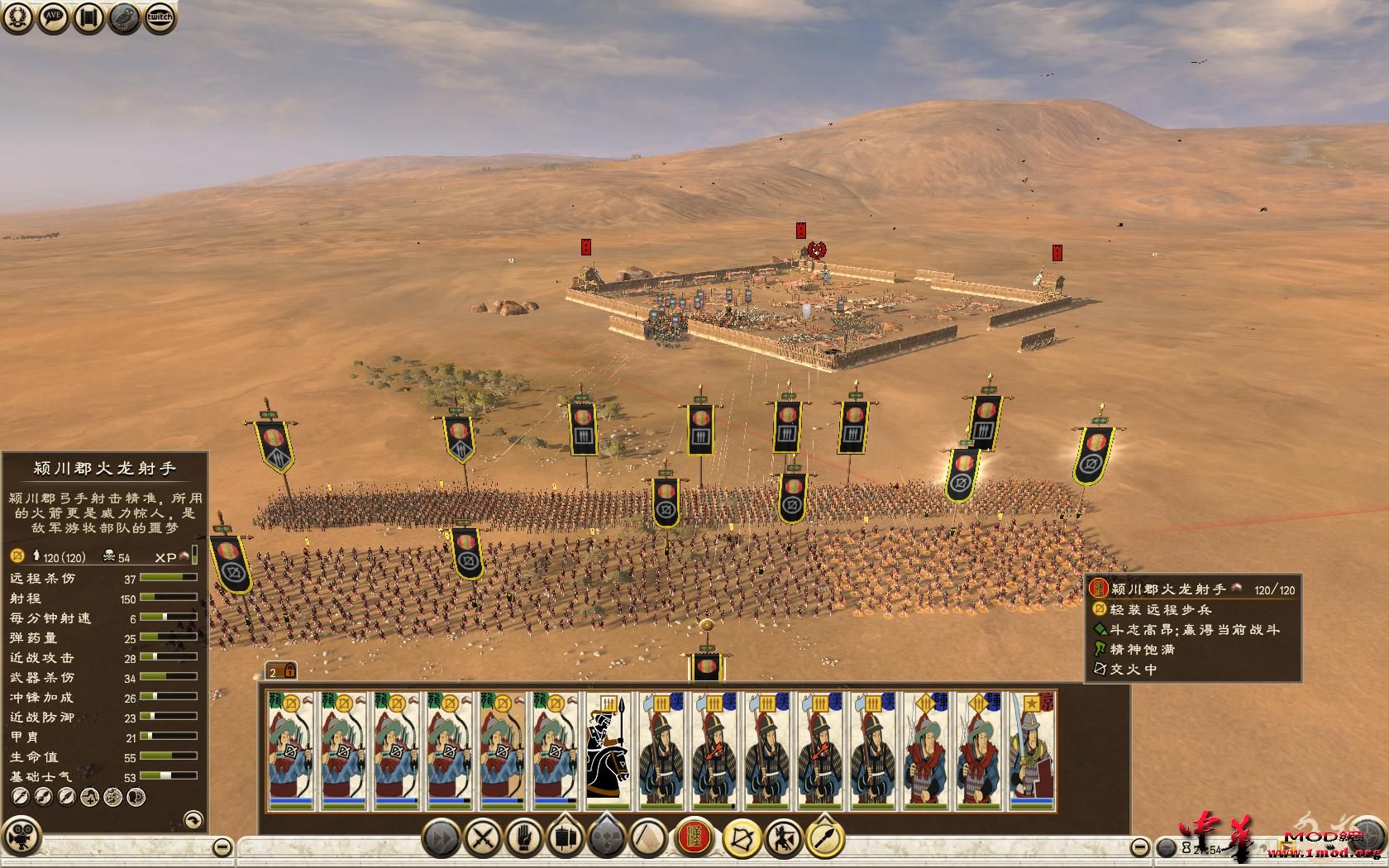
Task: Activate the crossed swords melee button
Action: point(482,838)
